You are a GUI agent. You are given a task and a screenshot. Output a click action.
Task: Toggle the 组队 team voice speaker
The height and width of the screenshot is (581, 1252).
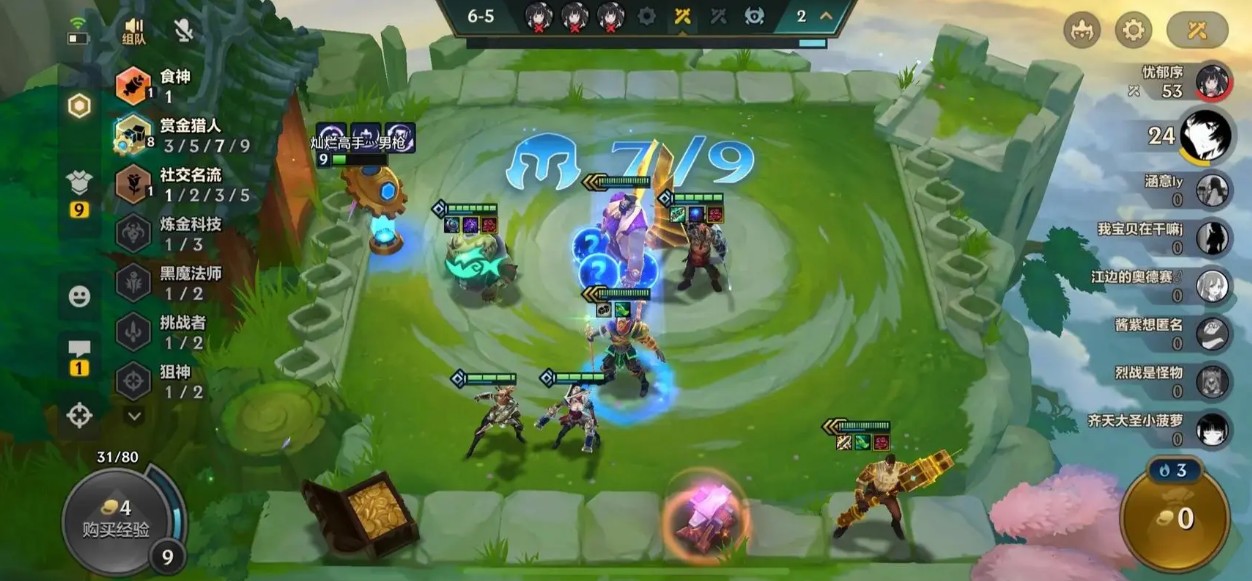(x=133, y=31)
